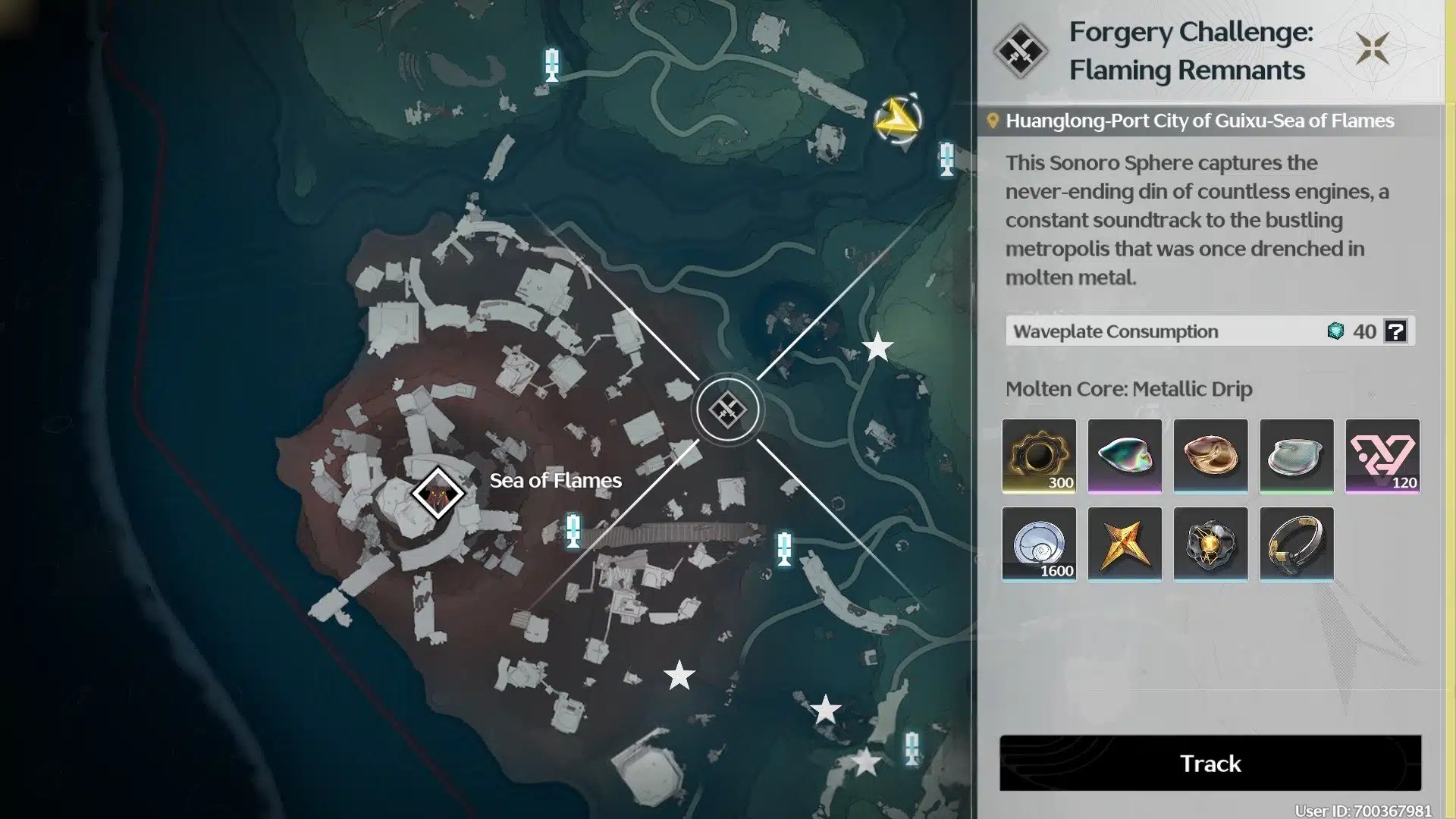View the dark ring reward item
The height and width of the screenshot is (819, 1456).
1296,544
